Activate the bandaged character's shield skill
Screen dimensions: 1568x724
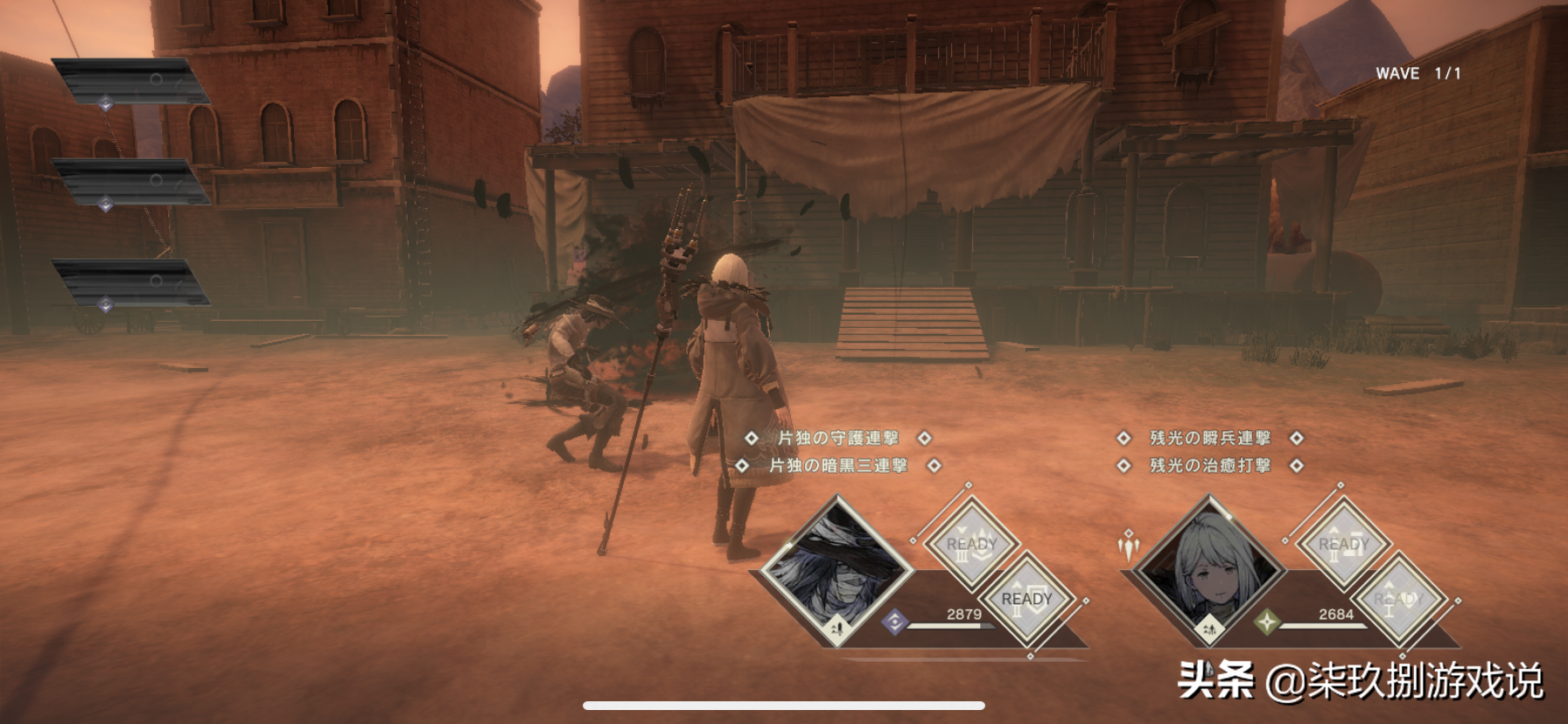1026,600
